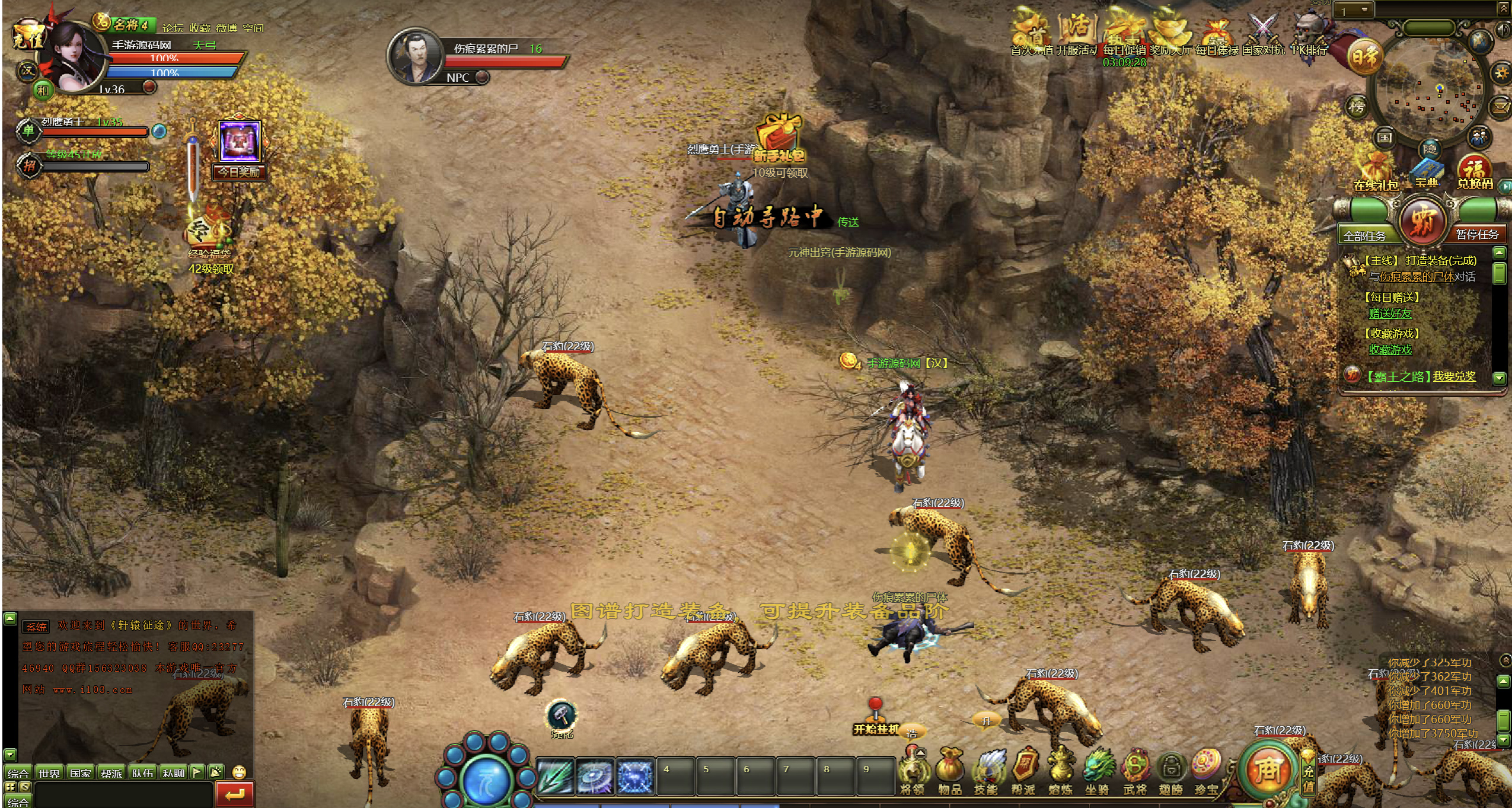The width and height of the screenshot is (1512, 808).
Task: Select the 暂停任务 pause quest button
Action: point(1476,234)
